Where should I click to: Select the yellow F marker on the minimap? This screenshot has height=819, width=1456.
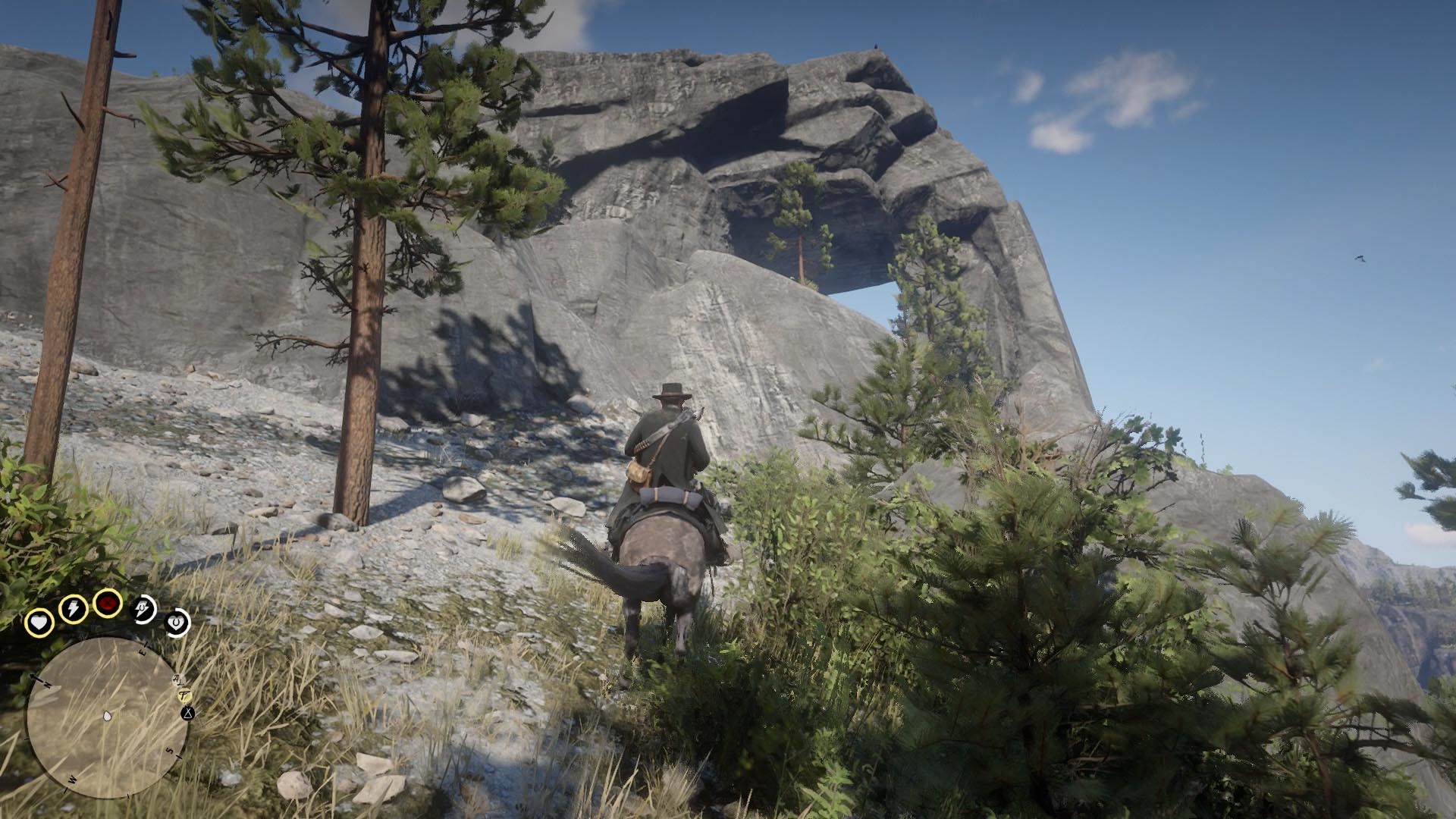tap(184, 694)
